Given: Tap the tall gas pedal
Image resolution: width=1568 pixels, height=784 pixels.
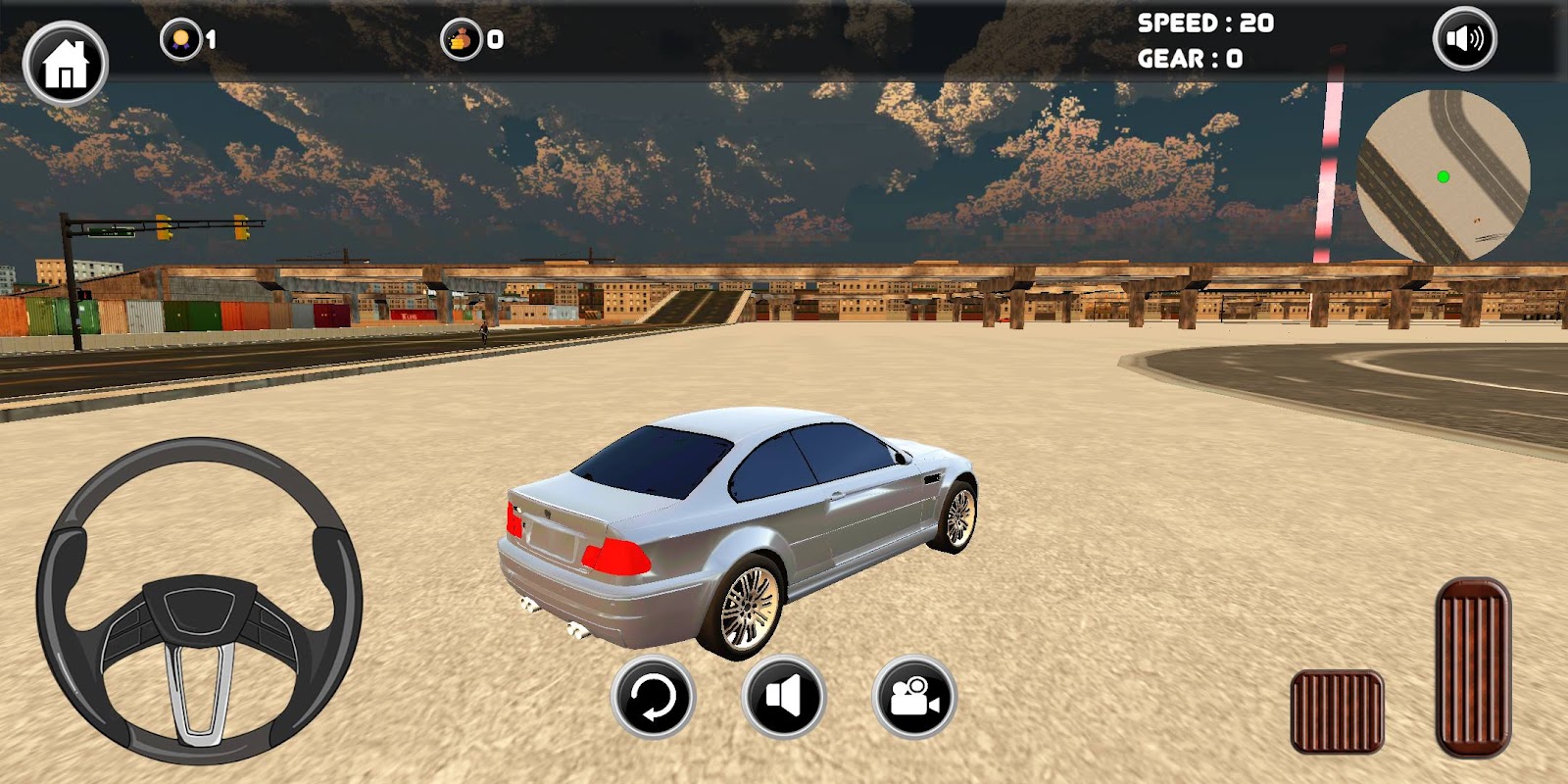Looking at the screenshot, I should coord(1473,666).
